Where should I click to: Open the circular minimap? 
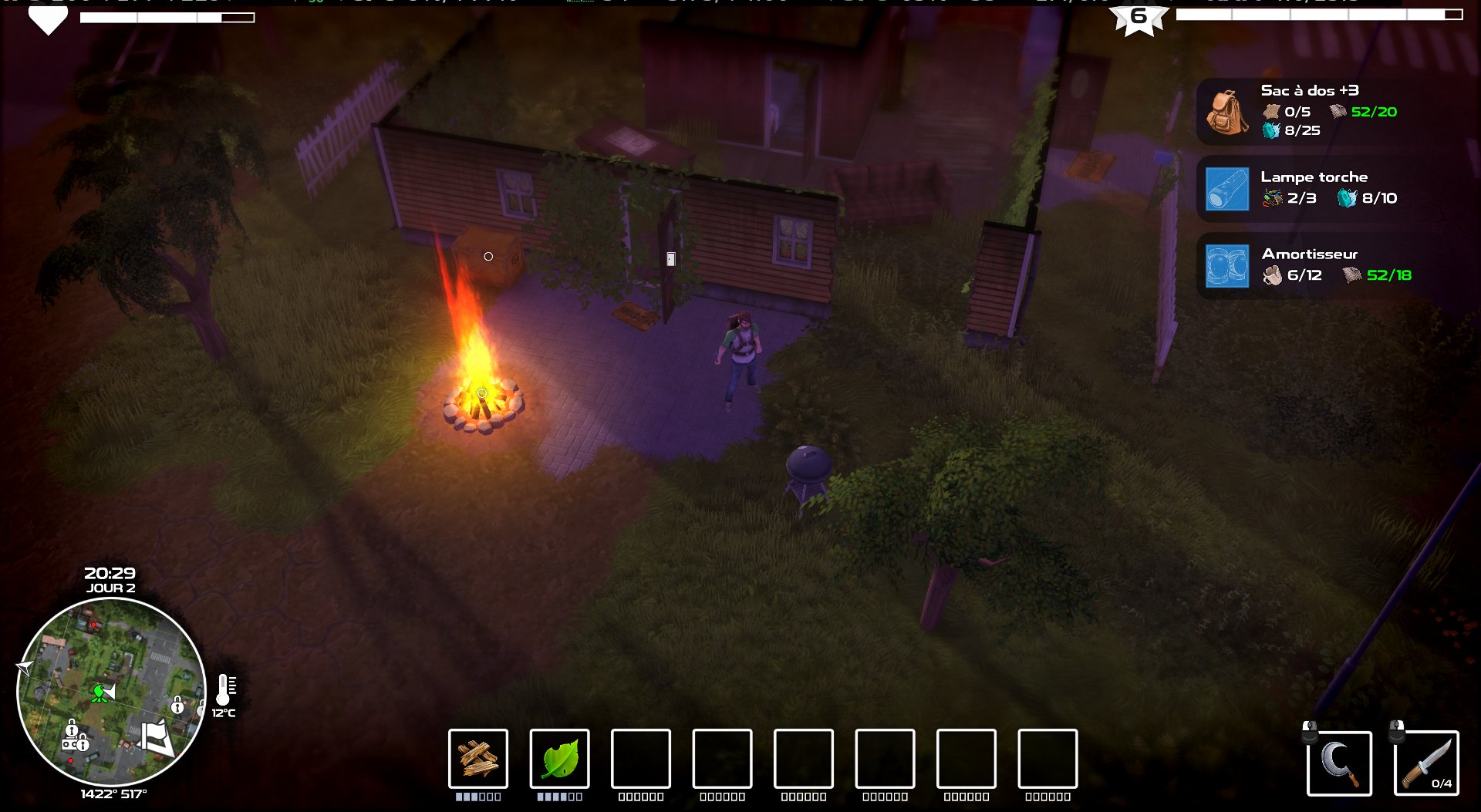tap(111, 692)
